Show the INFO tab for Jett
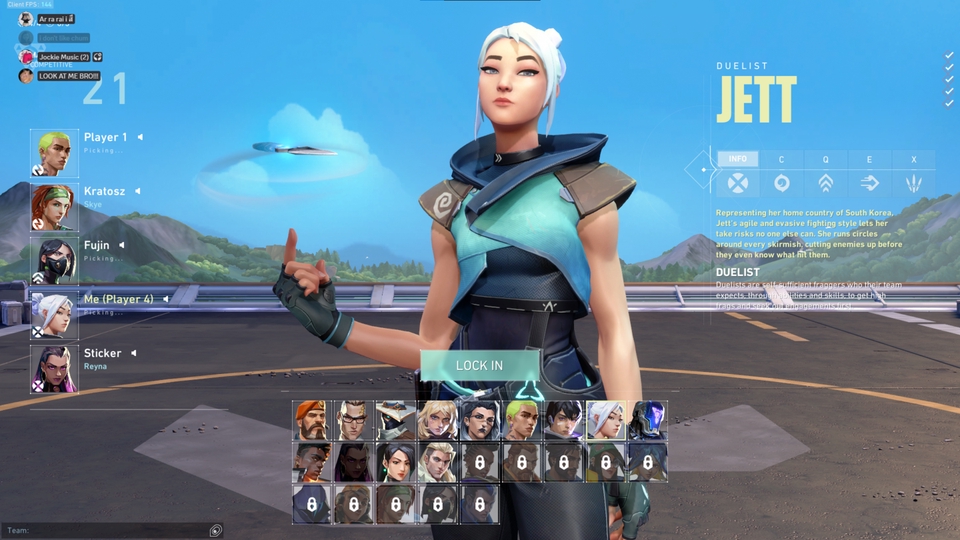The width and height of the screenshot is (960, 540). coord(737,159)
